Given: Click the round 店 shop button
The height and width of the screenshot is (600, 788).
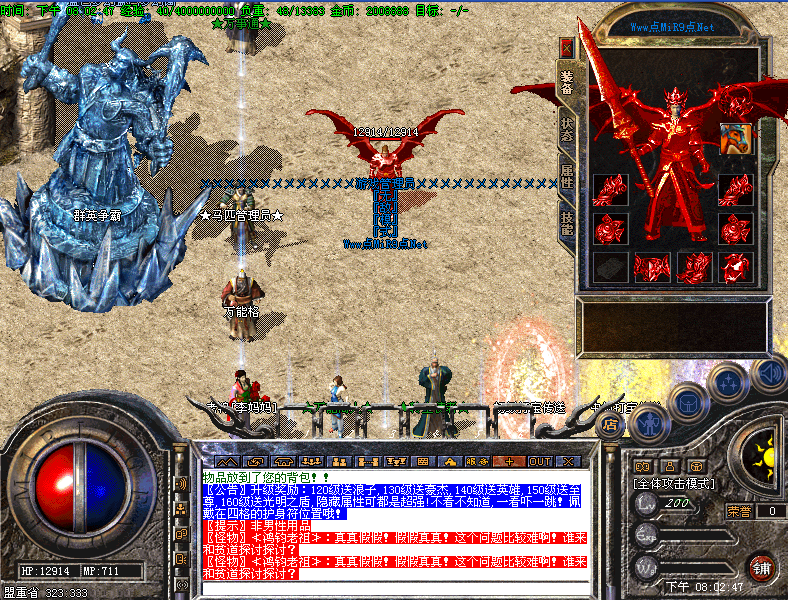Looking at the screenshot, I should click(x=609, y=424).
